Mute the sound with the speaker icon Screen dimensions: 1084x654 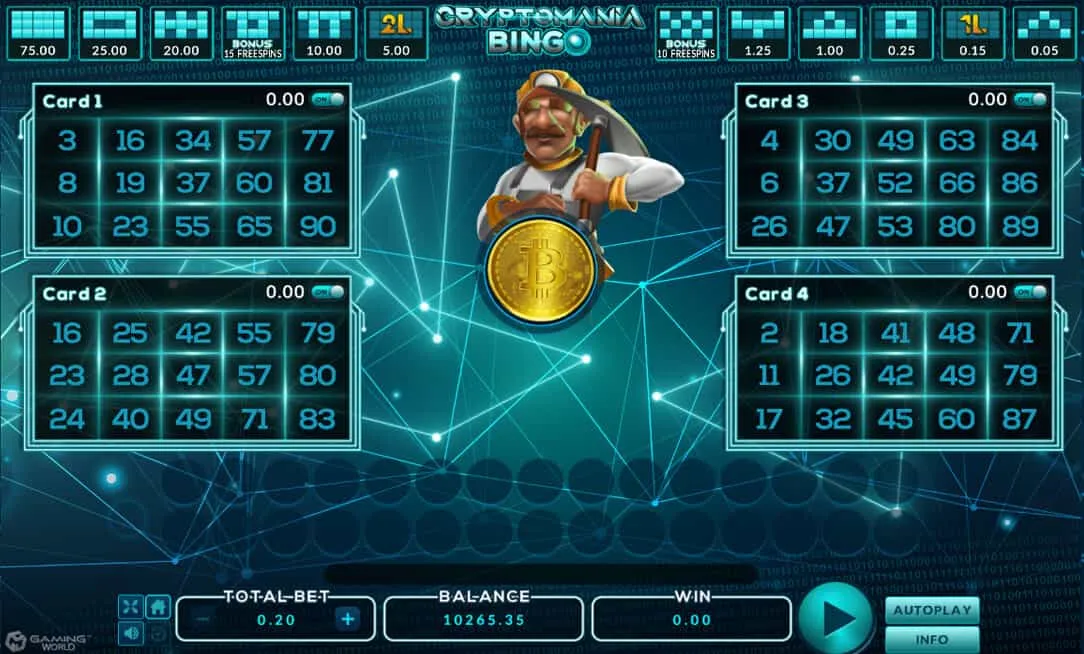131,632
